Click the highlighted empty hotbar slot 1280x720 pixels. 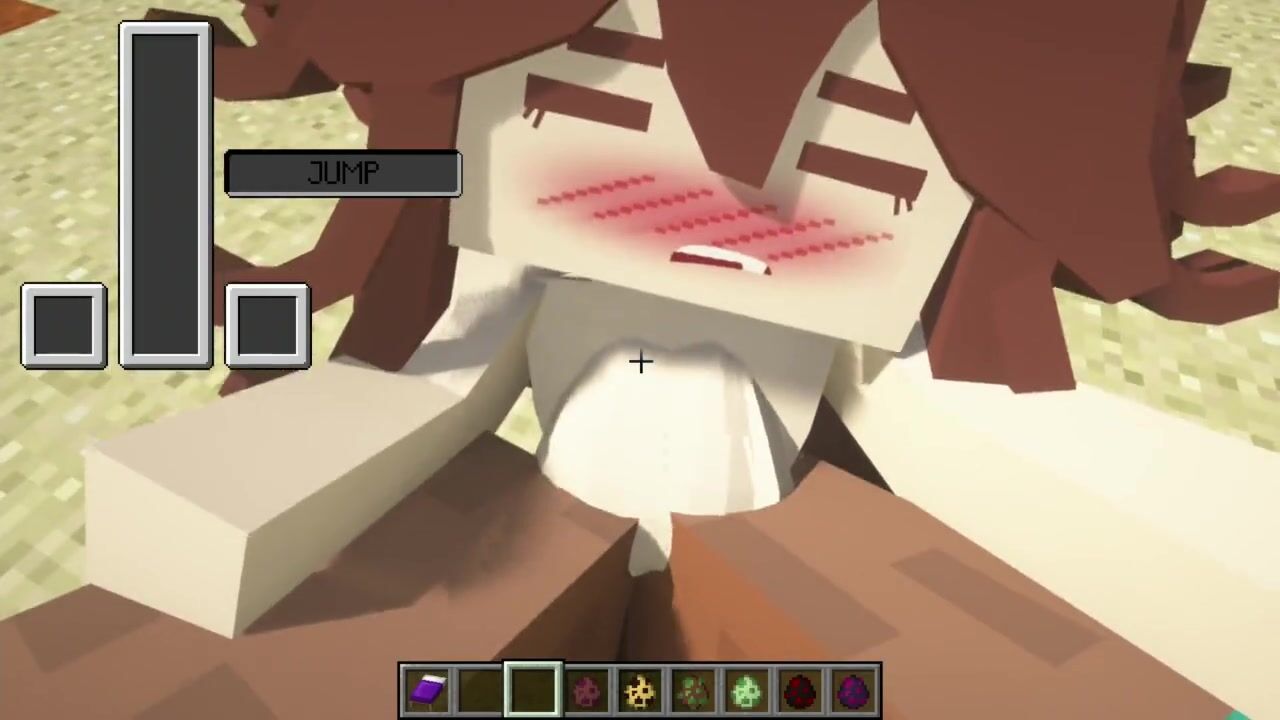[x=533, y=690]
